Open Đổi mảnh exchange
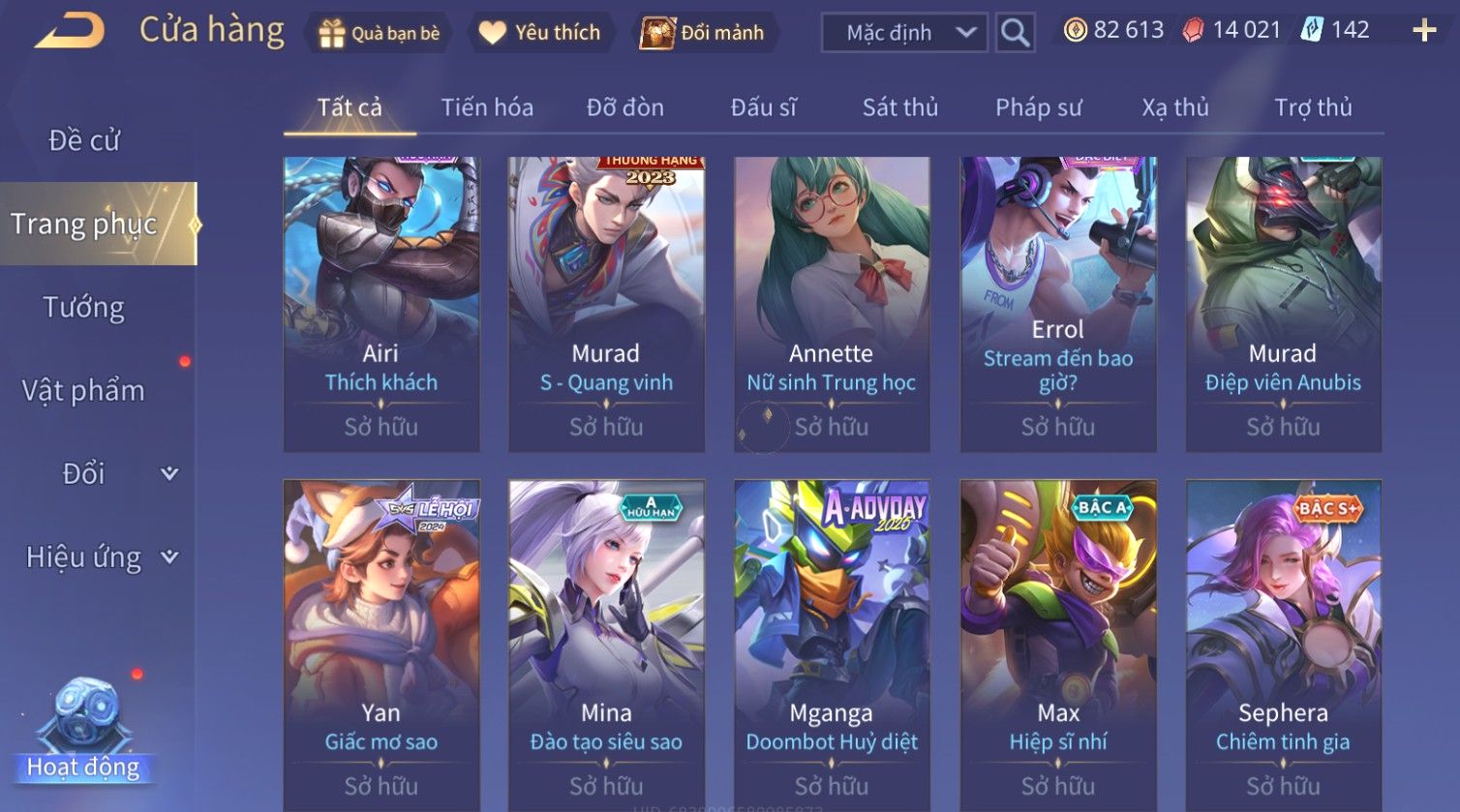The image size is (1460, 812). (x=704, y=33)
